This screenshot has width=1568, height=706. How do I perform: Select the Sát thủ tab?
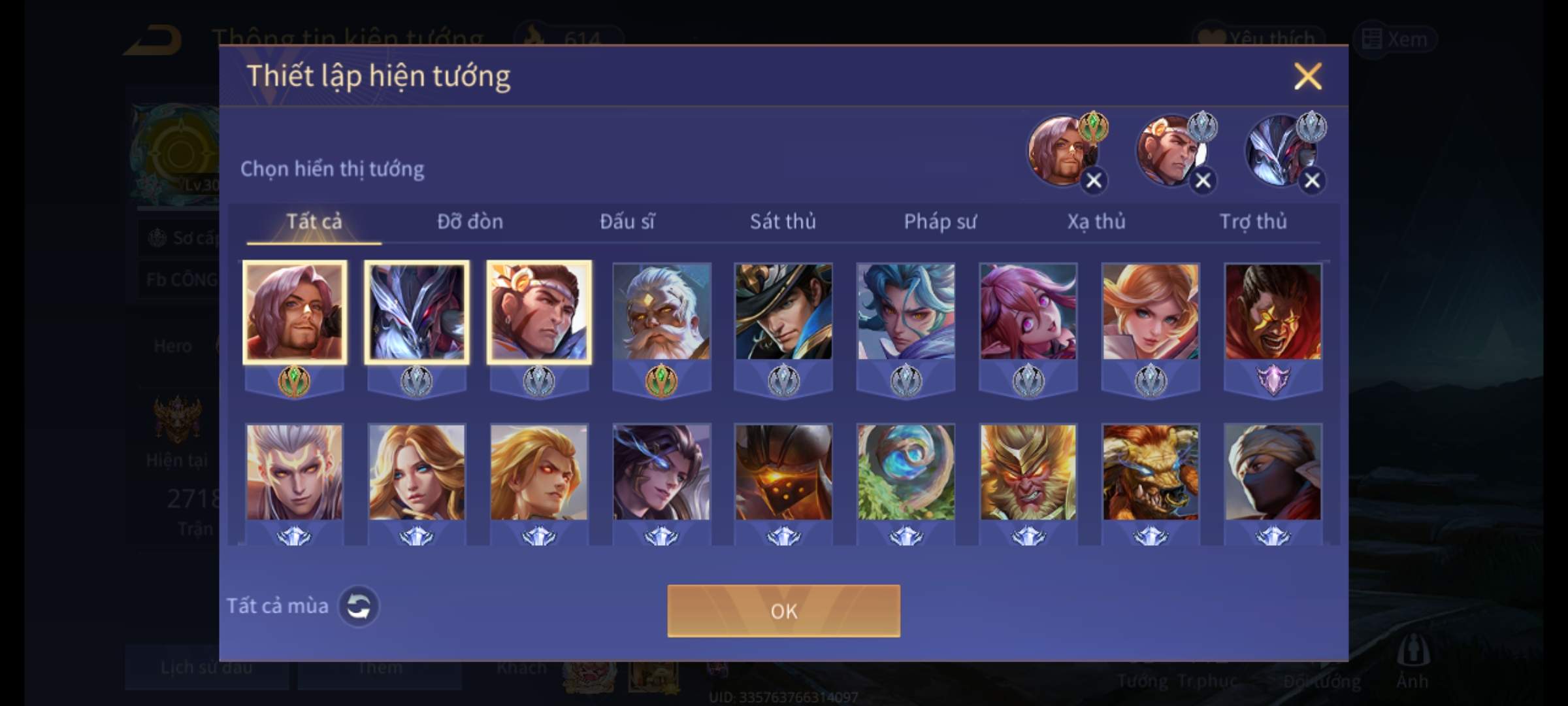click(x=783, y=222)
